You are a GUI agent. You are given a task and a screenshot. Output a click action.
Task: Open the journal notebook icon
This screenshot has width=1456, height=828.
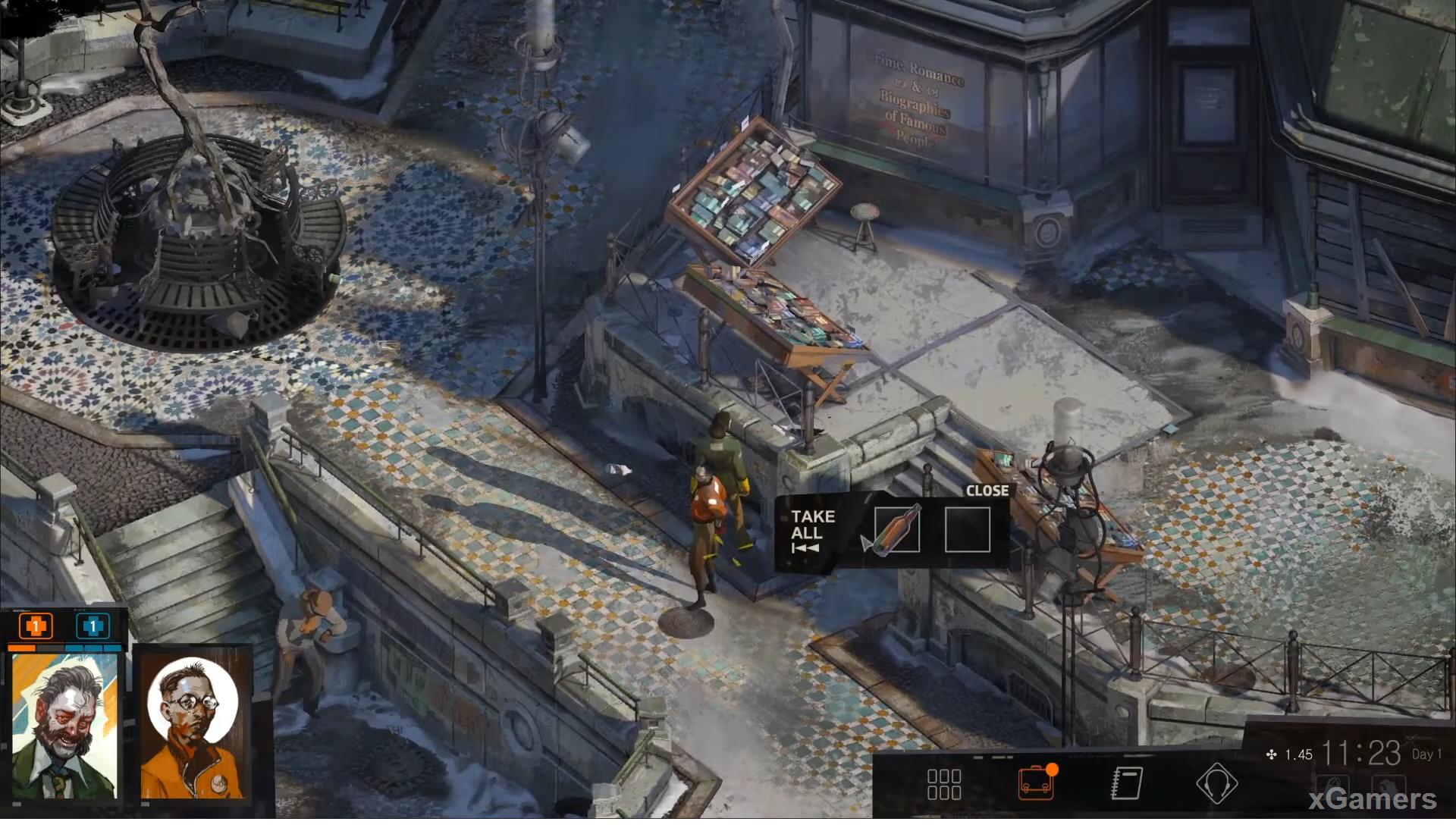click(x=1126, y=783)
